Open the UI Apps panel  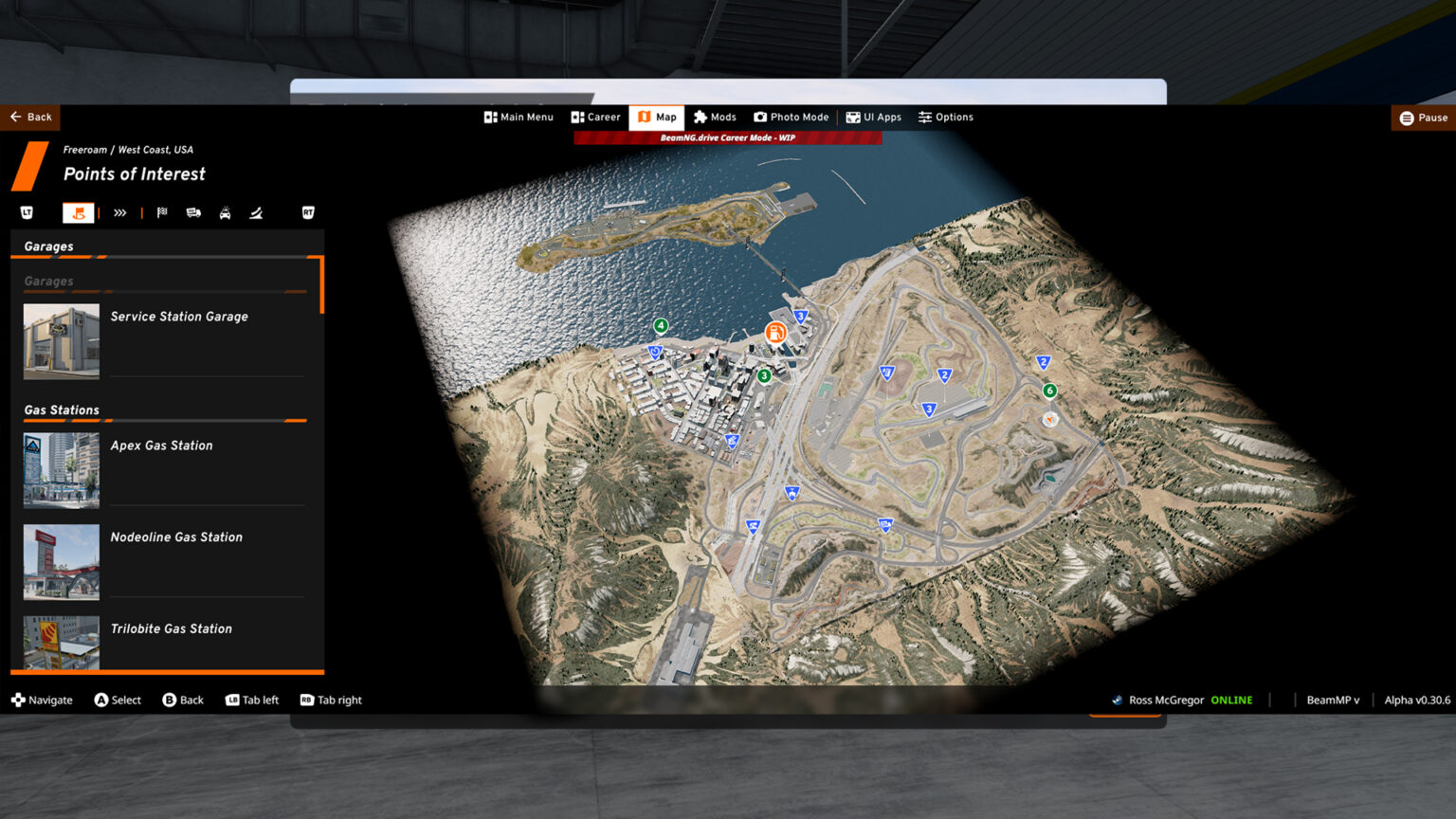pos(873,117)
